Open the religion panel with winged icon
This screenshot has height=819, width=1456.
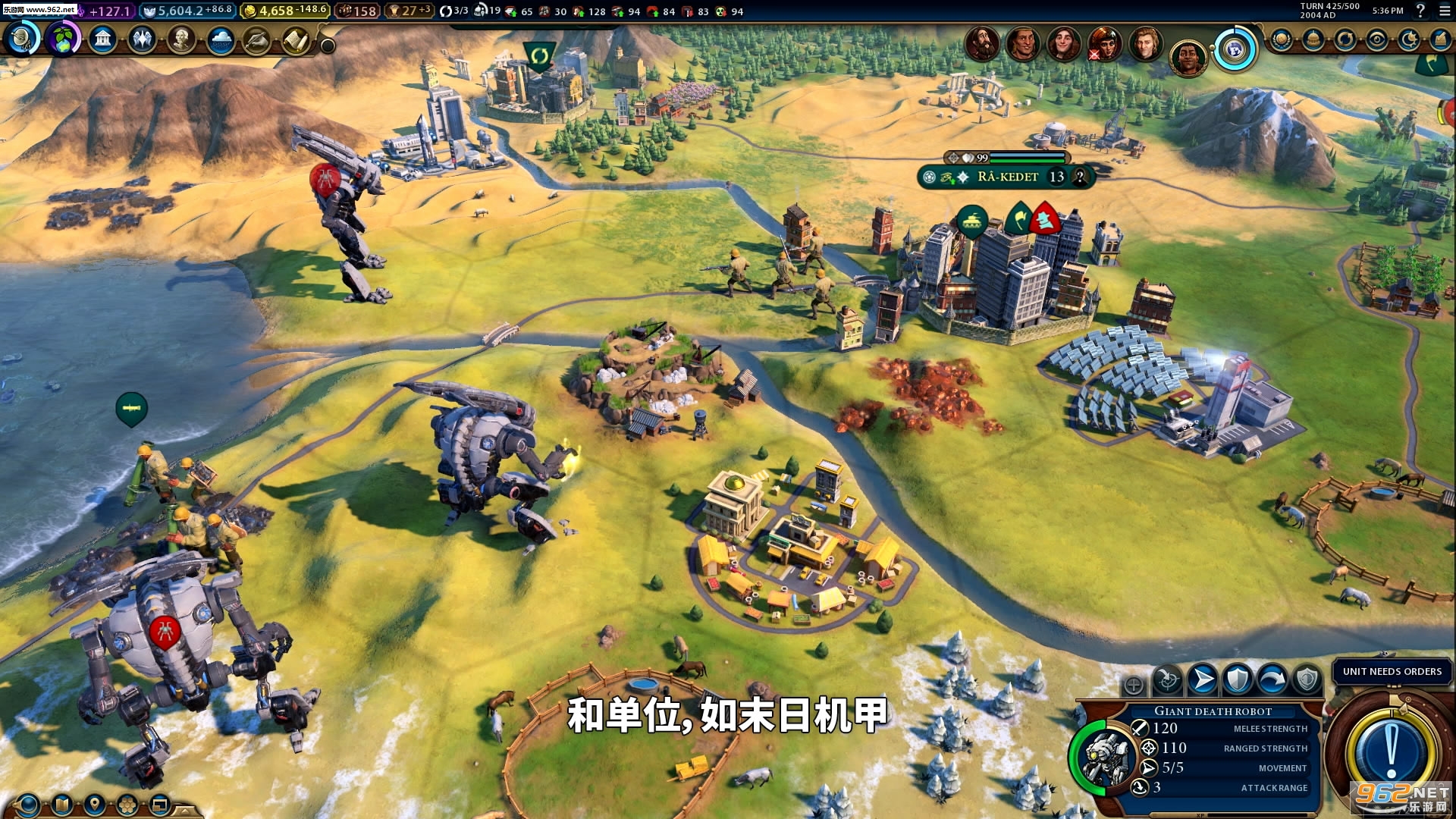click(142, 39)
